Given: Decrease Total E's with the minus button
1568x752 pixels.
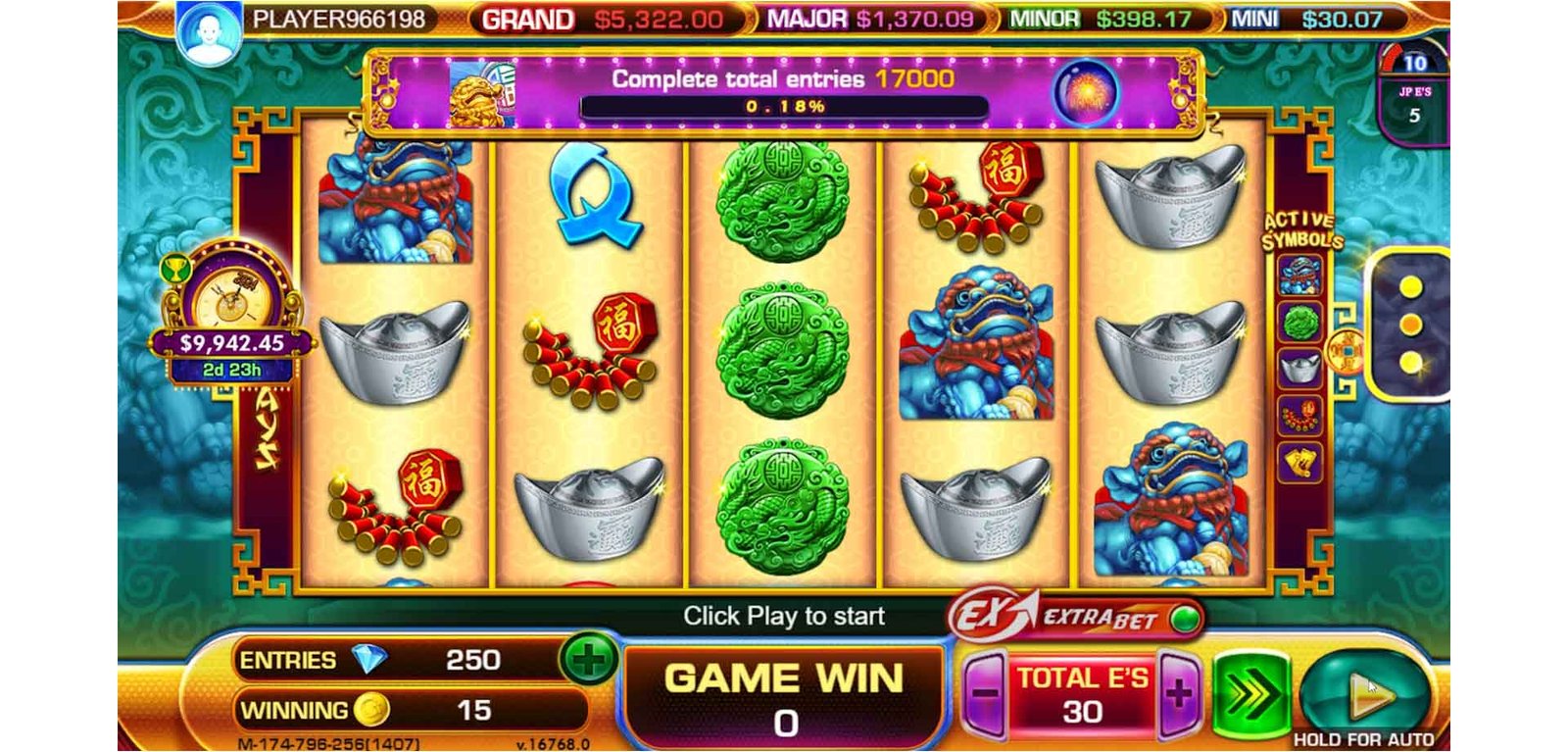Looking at the screenshot, I should 985,694.
